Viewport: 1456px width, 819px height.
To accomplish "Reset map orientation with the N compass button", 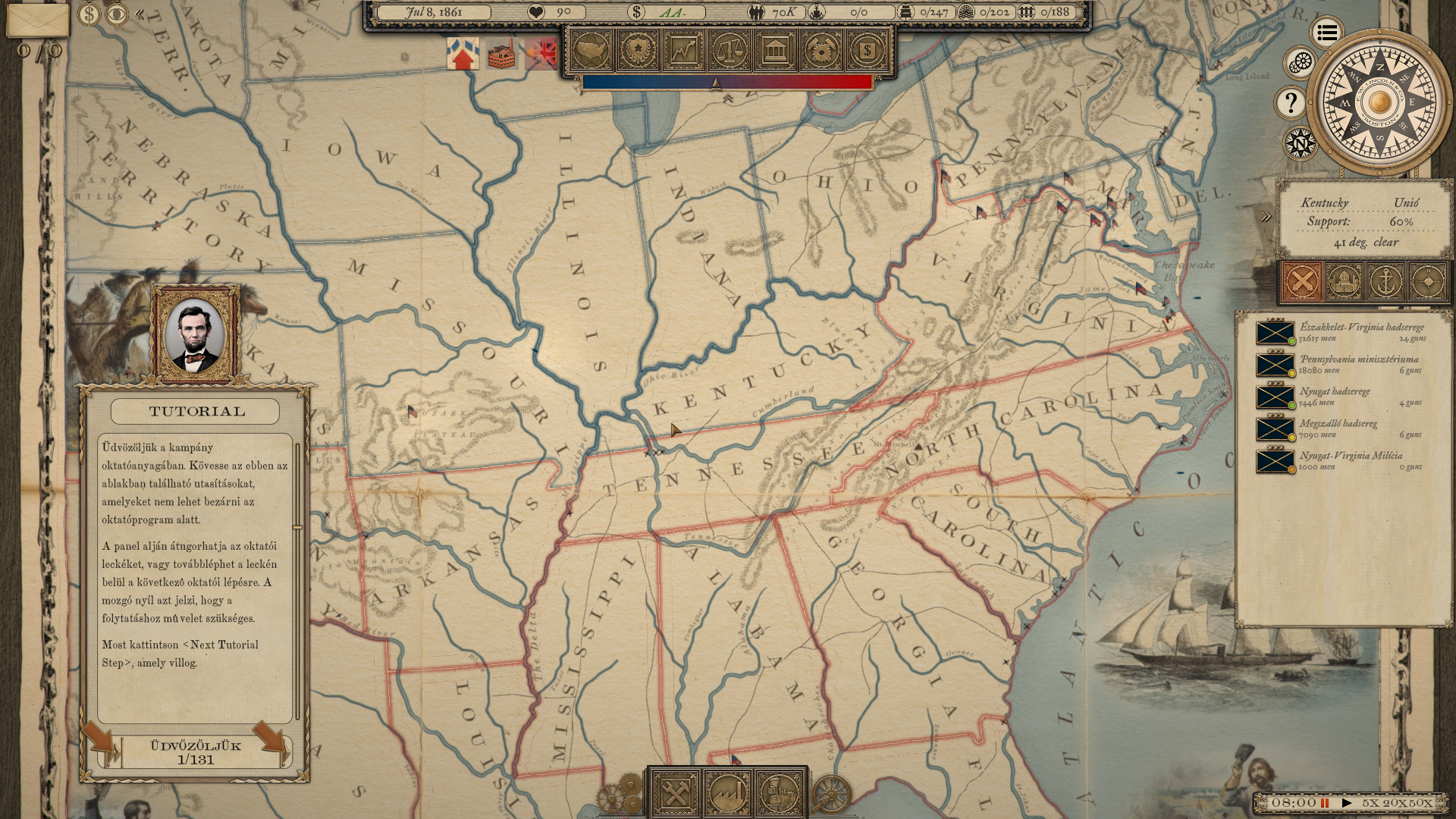I will pyautogui.click(x=1300, y=143).
